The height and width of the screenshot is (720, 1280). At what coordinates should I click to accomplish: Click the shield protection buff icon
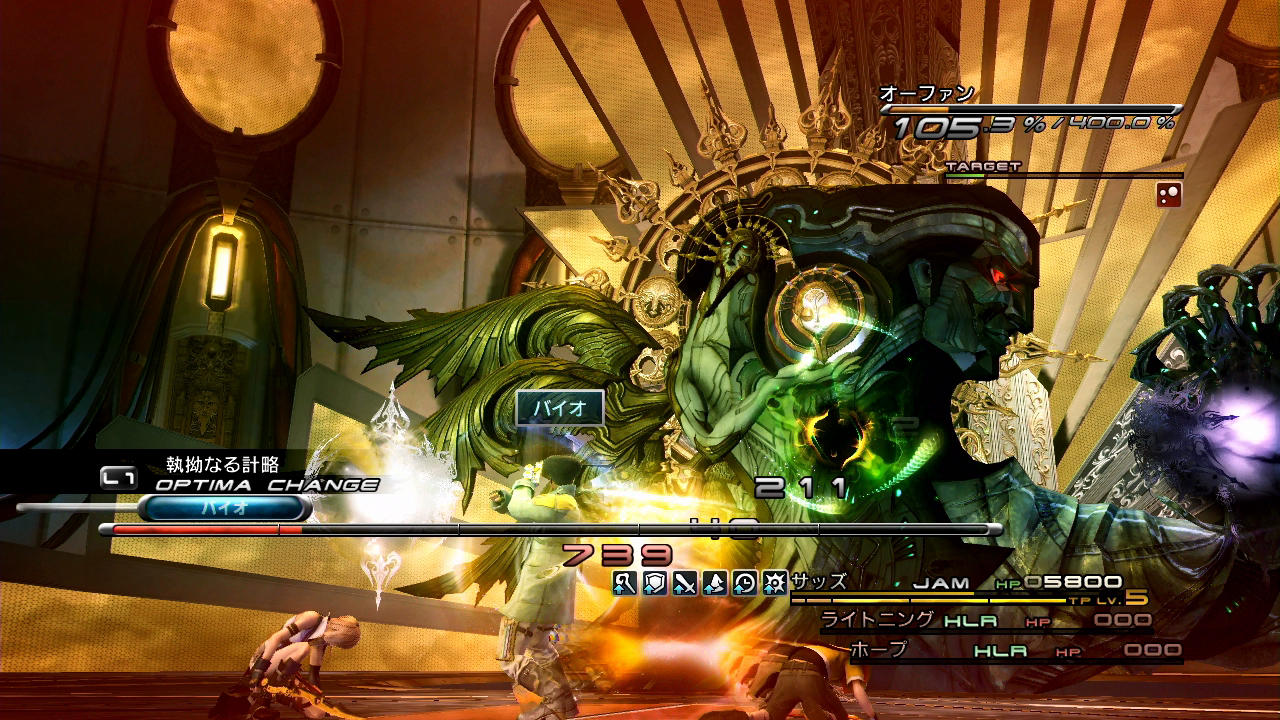(655, 583)
